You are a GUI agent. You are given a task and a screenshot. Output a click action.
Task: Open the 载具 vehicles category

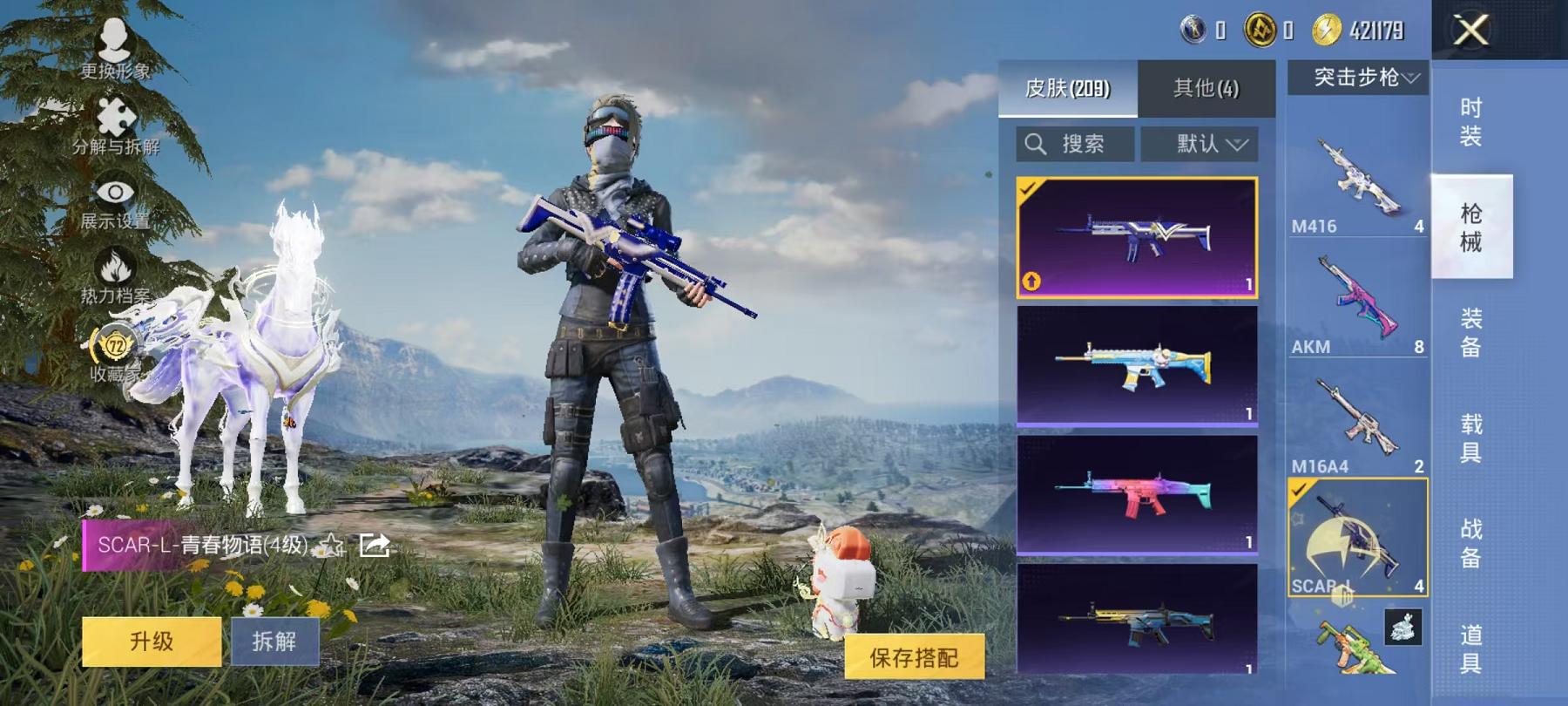[1469, 438]
